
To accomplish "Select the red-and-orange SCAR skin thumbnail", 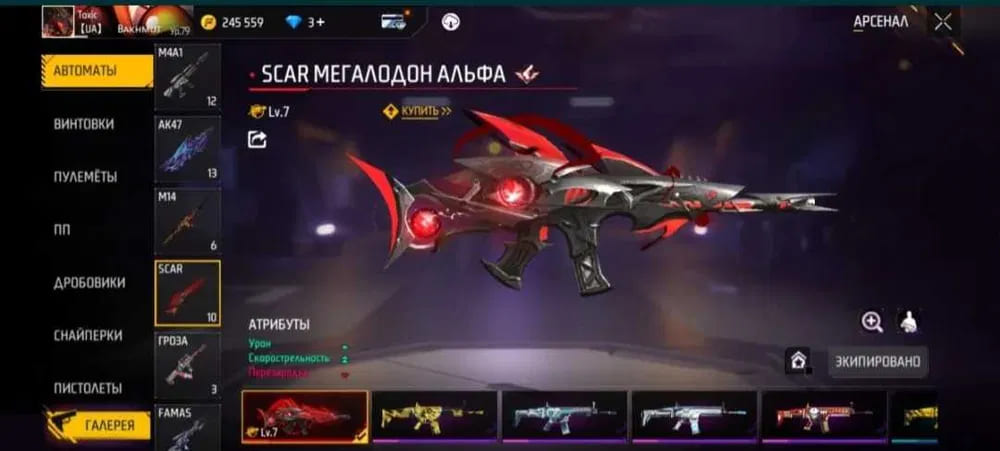I will coord(824,416).
